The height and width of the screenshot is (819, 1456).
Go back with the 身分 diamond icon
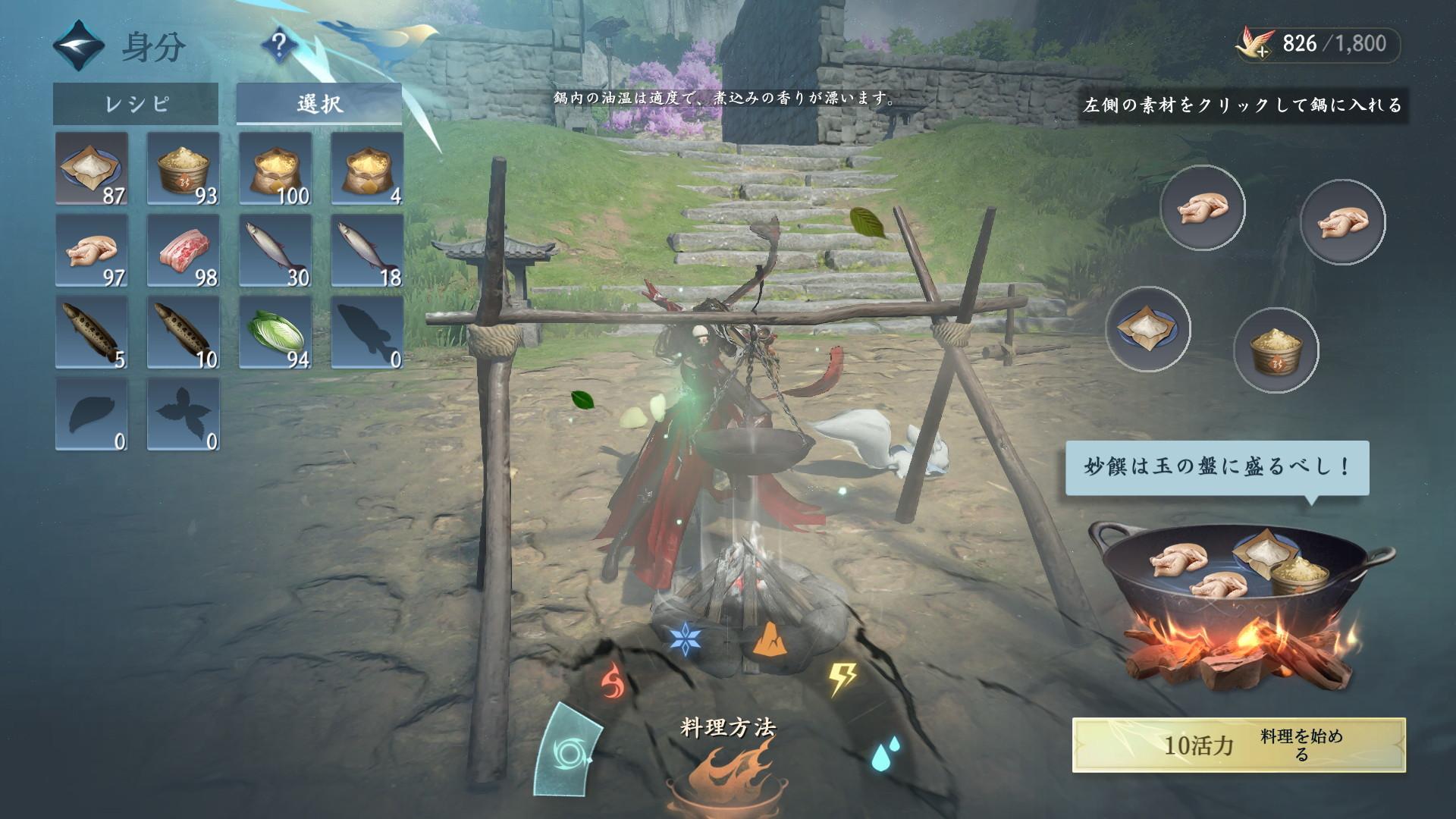click(x=78, y=47)
